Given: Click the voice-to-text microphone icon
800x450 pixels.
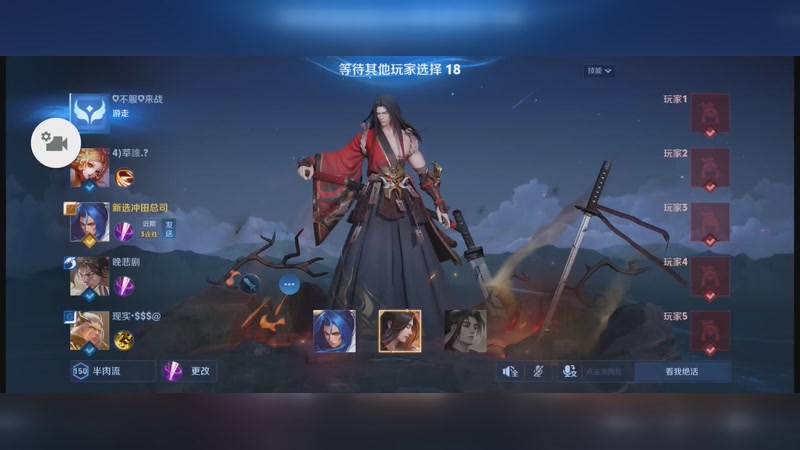Looking at the screenshot, I should [x=570, y=371].
